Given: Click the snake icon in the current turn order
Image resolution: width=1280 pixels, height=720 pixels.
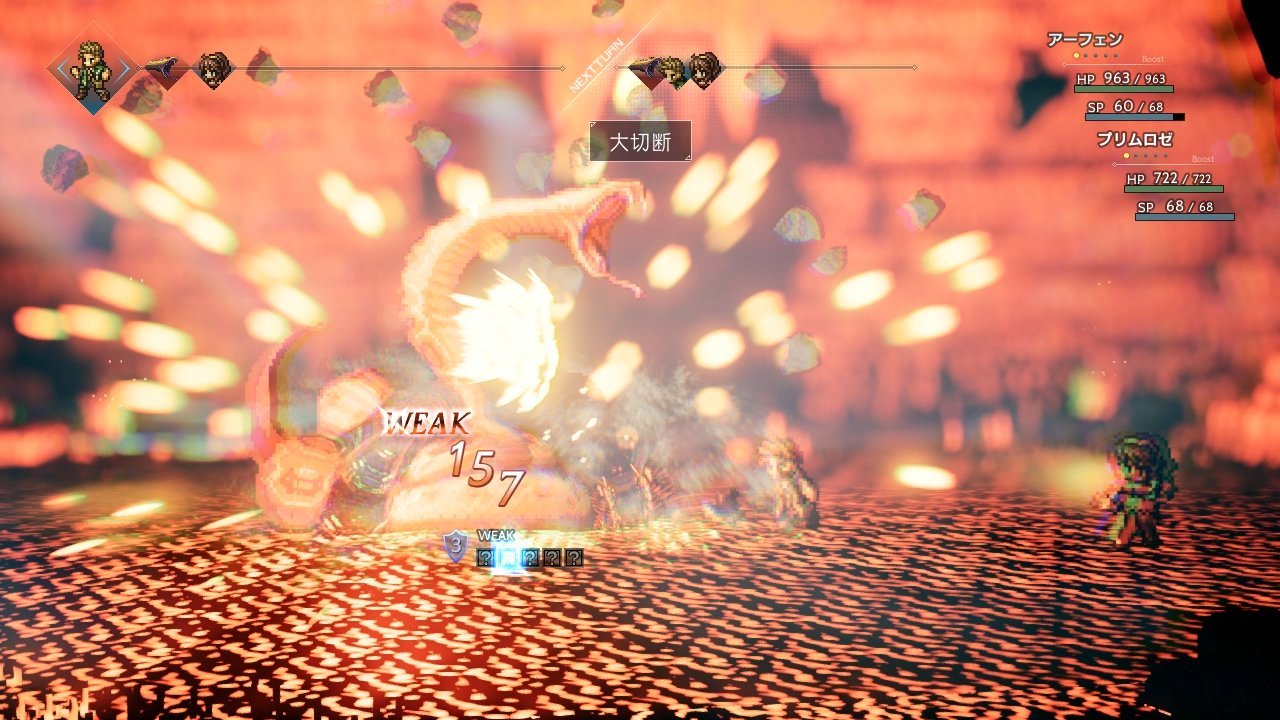Looking at the screenshot, I should pos(166,69).
